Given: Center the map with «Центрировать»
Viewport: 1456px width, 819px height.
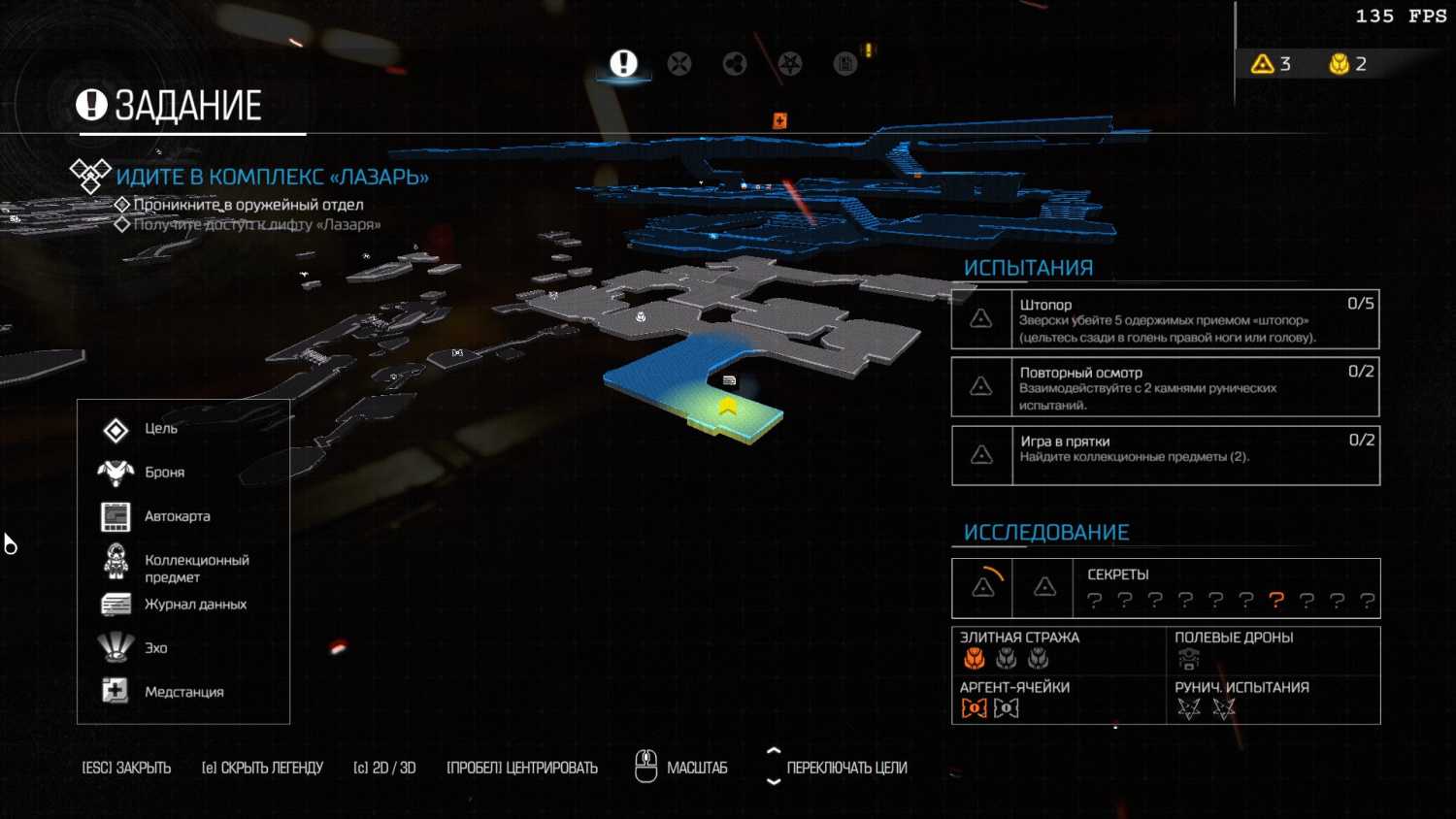Looking at the screenshot, I should pos(522,768).
